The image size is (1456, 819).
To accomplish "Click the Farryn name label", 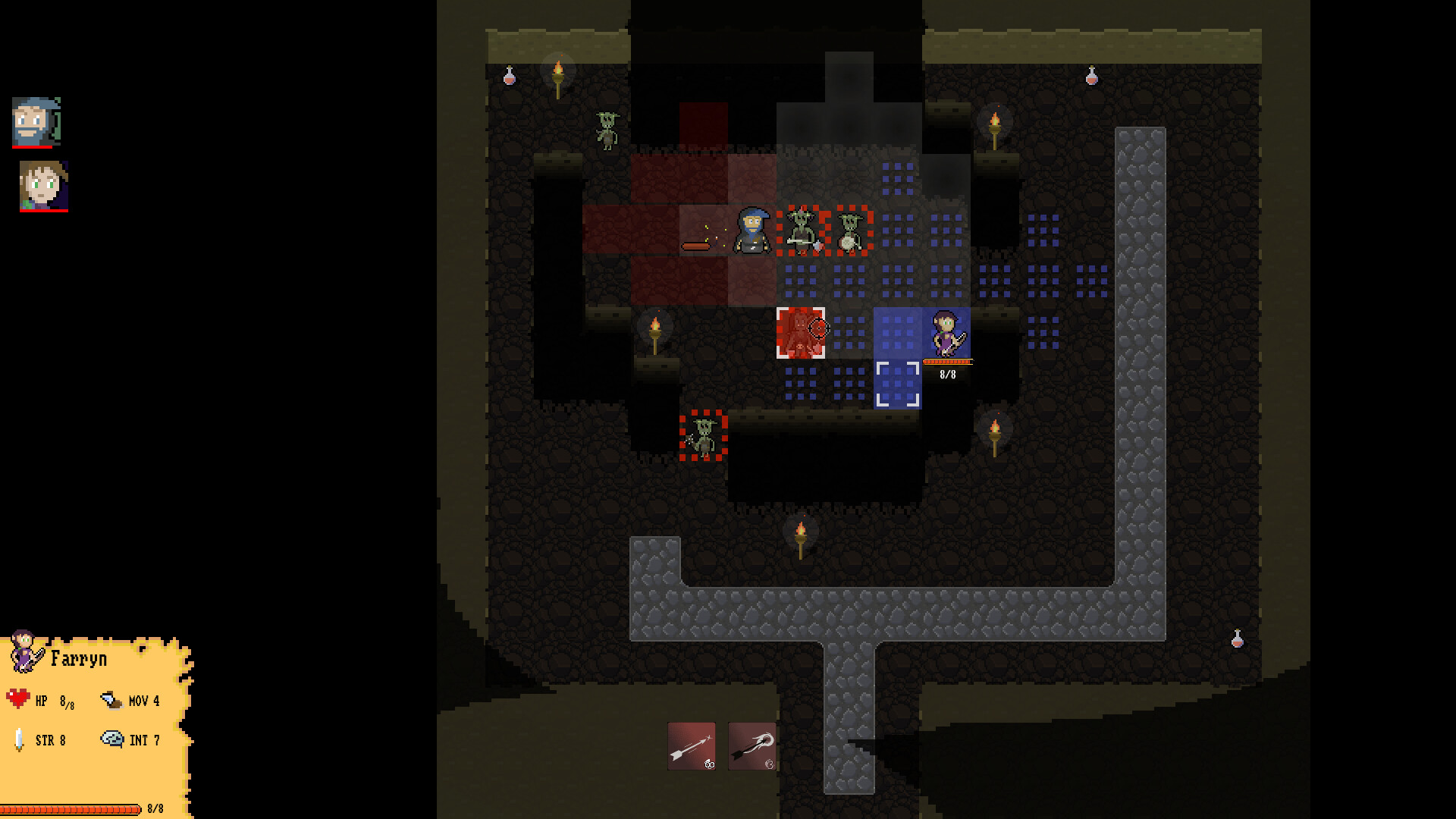I will [79, 658].
